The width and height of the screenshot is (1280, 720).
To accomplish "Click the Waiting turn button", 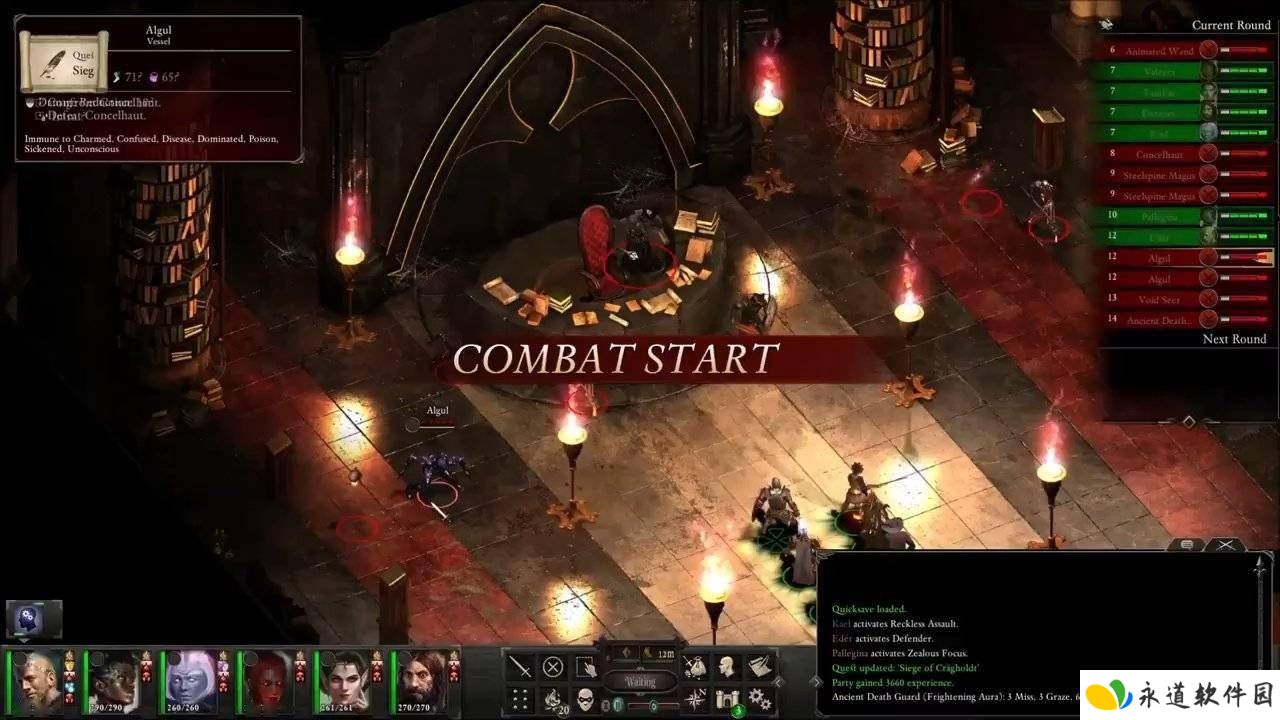I will tap(640, 681).
